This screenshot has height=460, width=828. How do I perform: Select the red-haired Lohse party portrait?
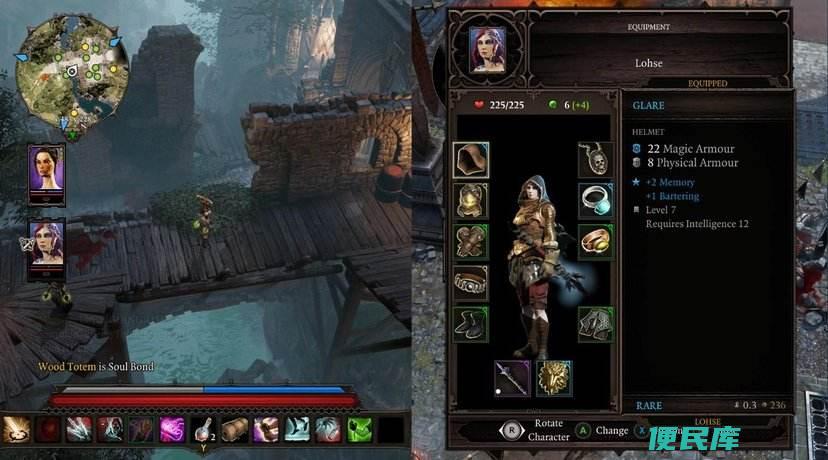[x=46, y=250]
